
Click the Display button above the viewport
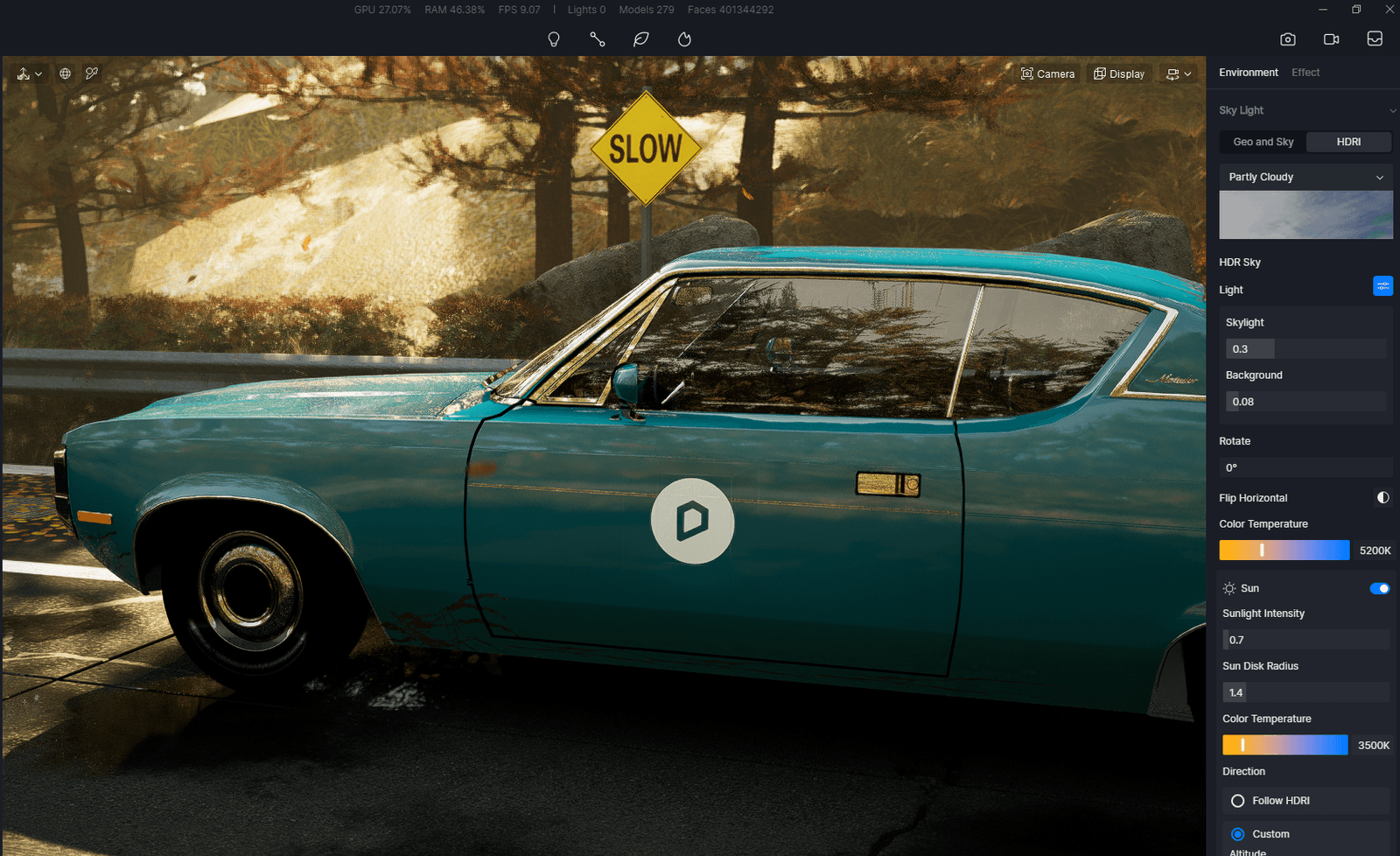coord(1119,74)
